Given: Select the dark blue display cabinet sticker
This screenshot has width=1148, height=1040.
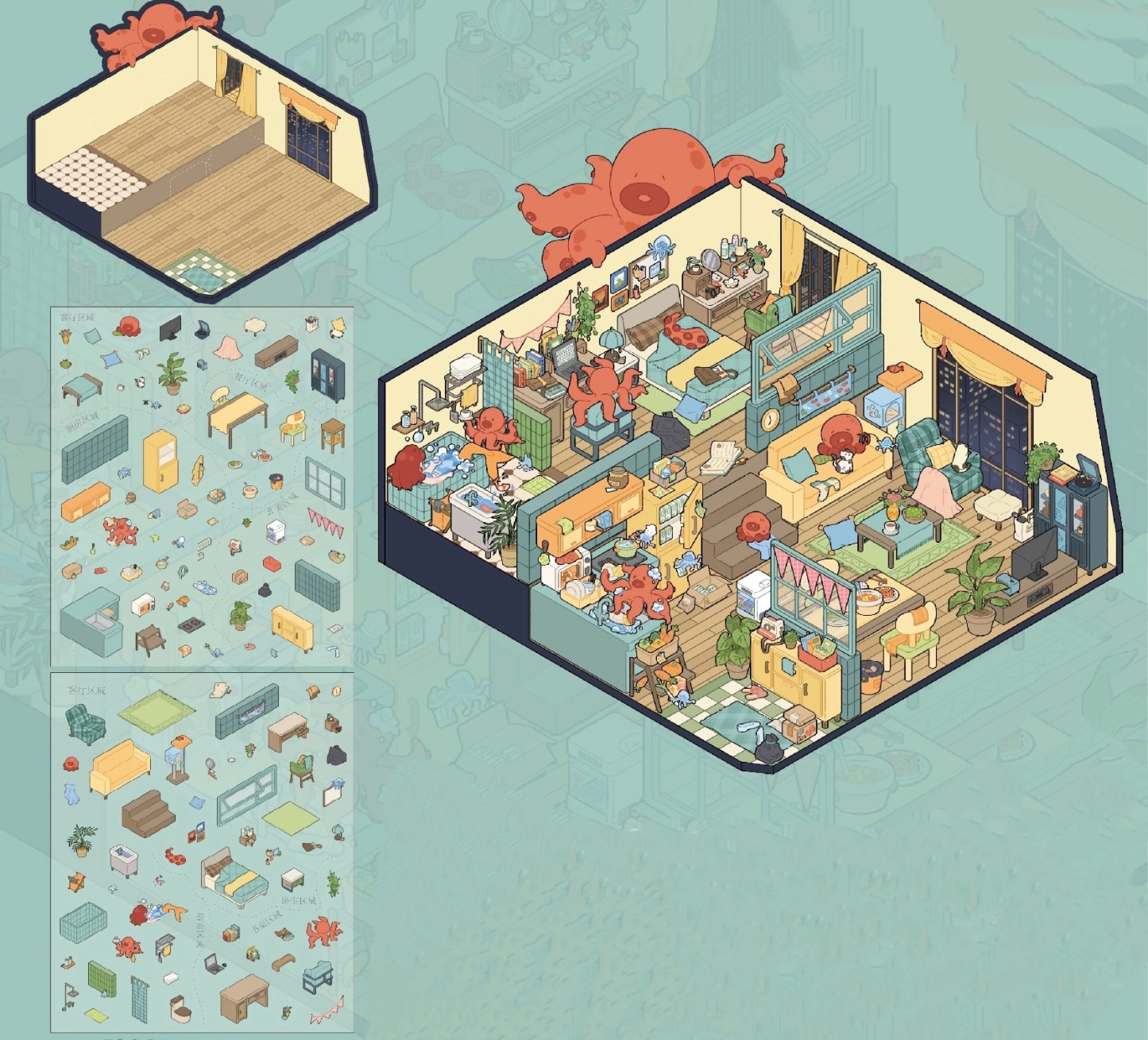Looking at the screenshot, I should pyautogui.click(x=327, y=374).
